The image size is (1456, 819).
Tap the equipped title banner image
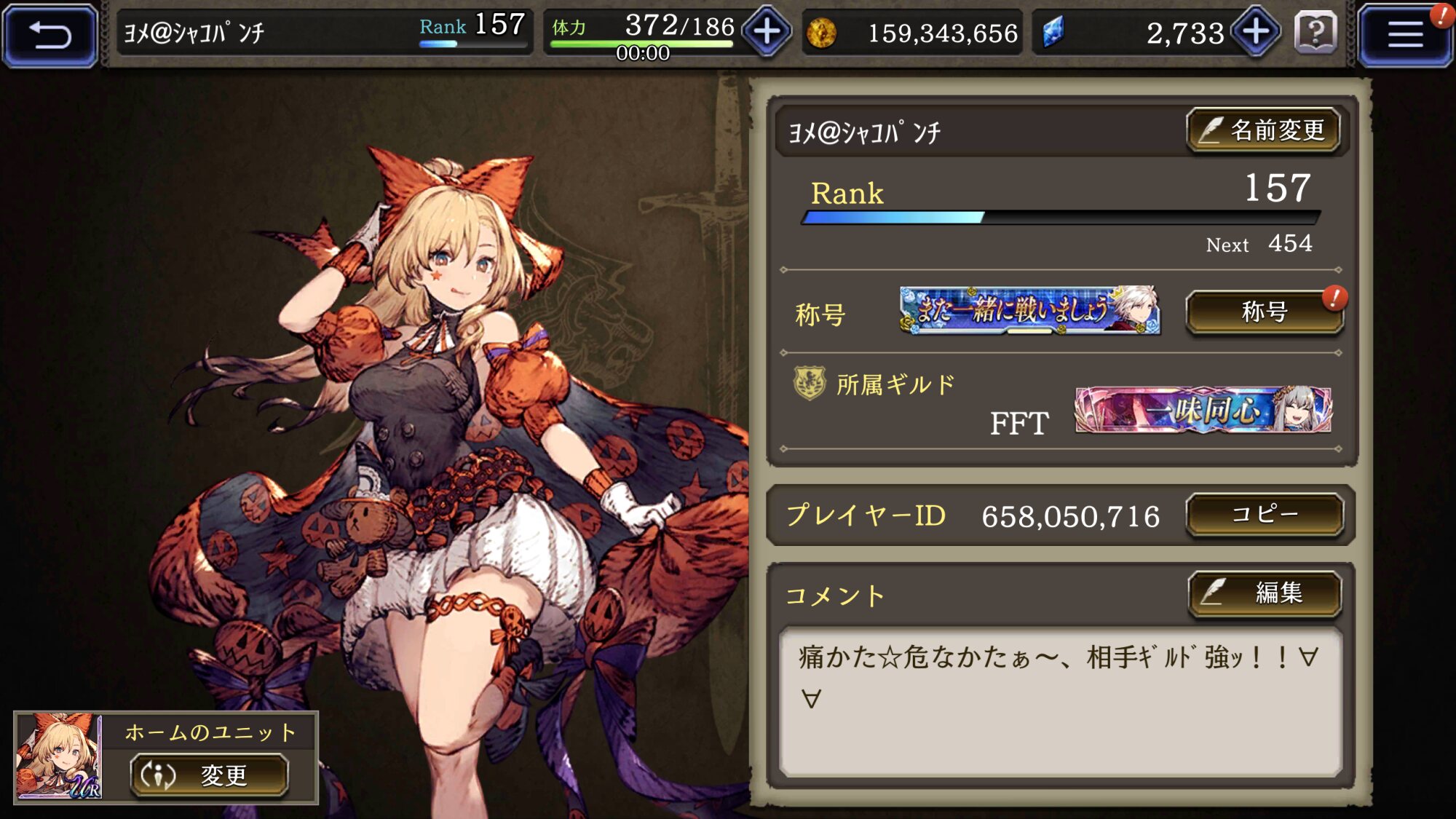1029,311
